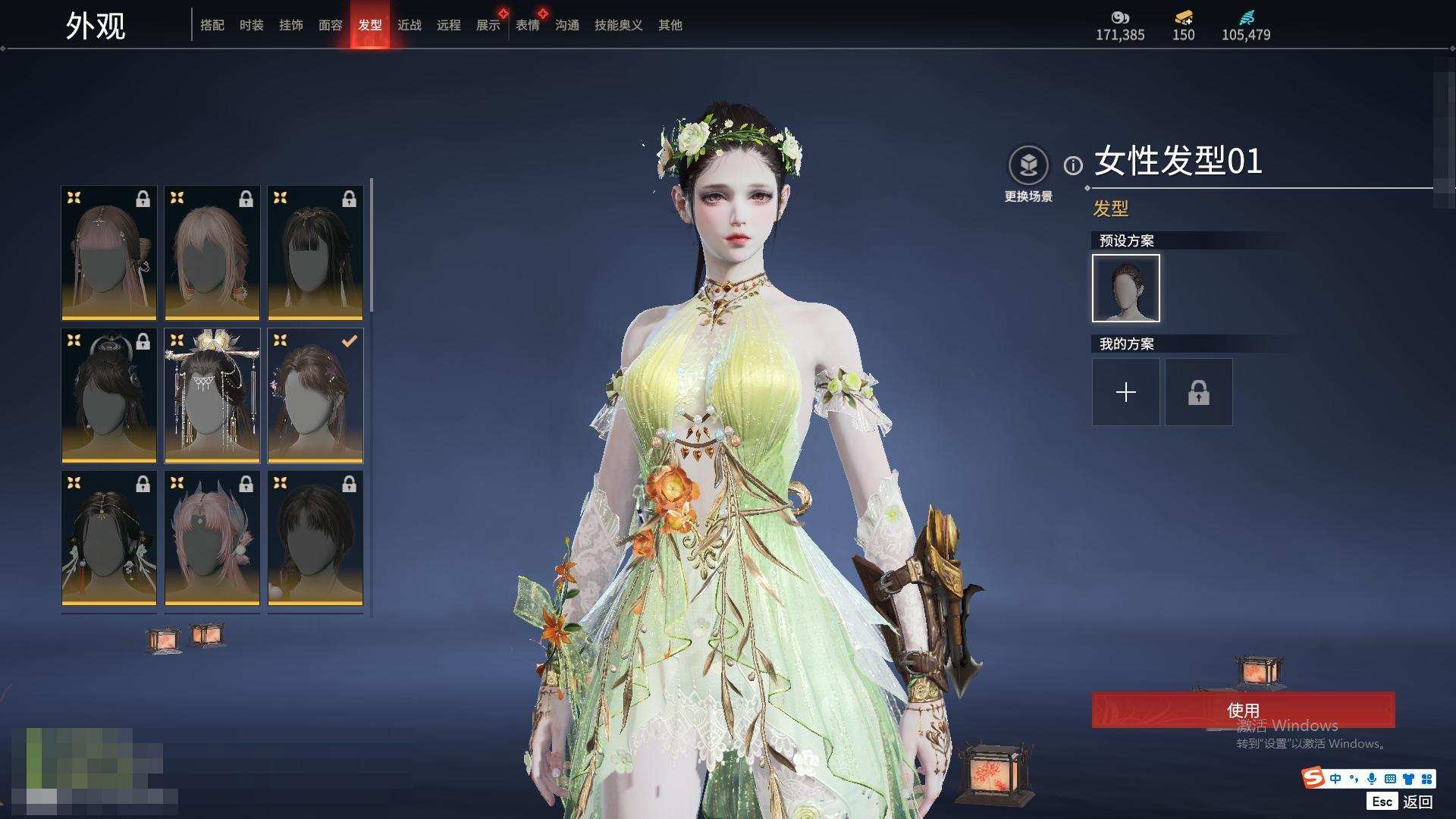Select the preset hairstyle scheme thumbnail

(x=1125, y=288)
